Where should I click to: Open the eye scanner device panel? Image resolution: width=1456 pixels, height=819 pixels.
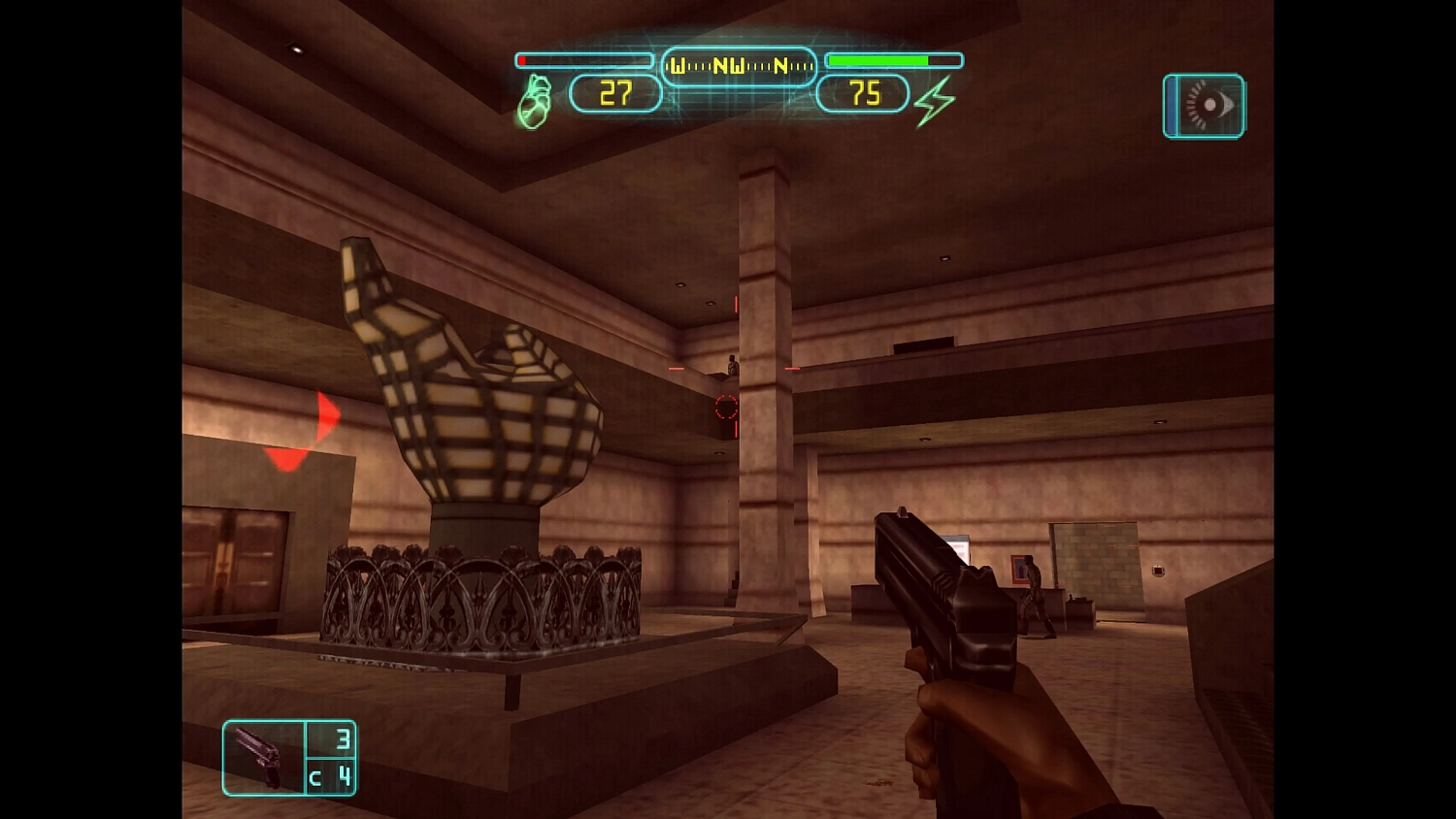tap(1204, 106)
